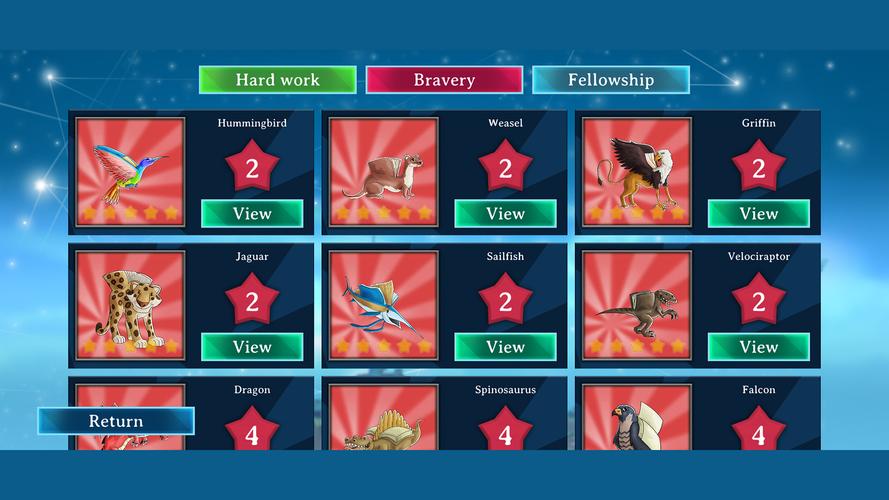
Task: Pick the Falcon portrait image
Action: click(x=637, y=419)
